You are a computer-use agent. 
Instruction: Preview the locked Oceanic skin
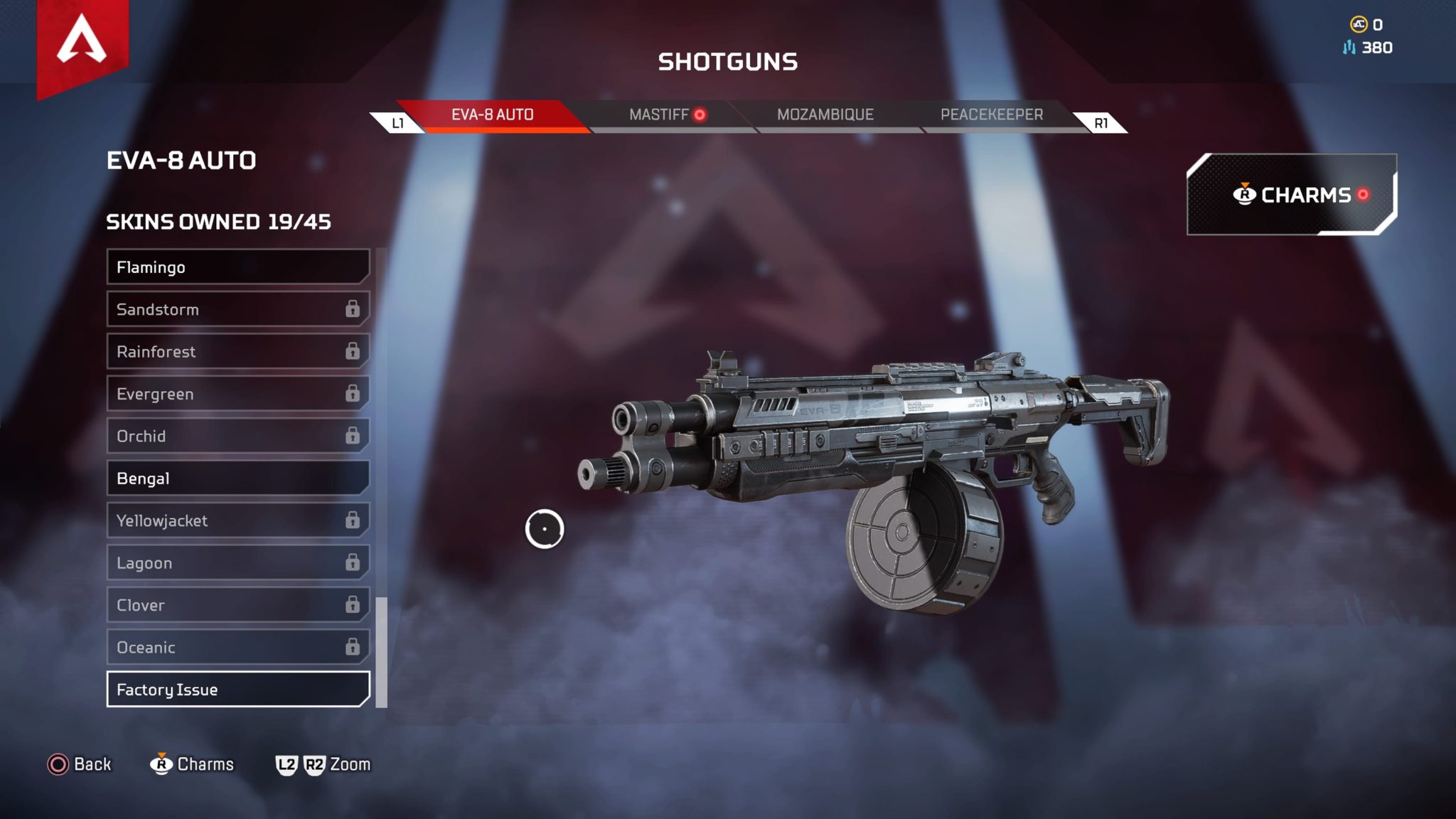[x=237, y=647]
